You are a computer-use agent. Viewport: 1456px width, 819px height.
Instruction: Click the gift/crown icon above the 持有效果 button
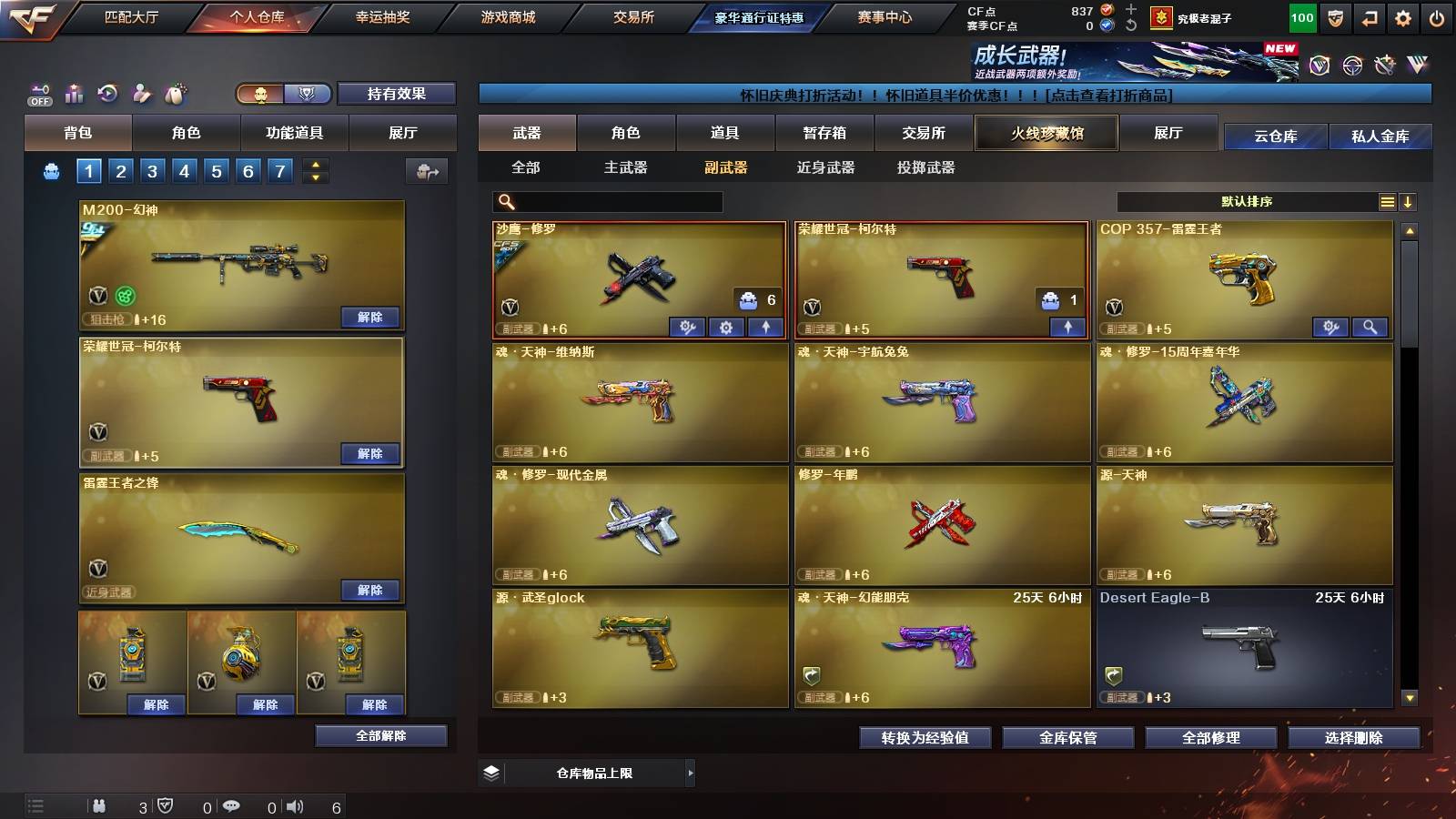coord(262,94)
